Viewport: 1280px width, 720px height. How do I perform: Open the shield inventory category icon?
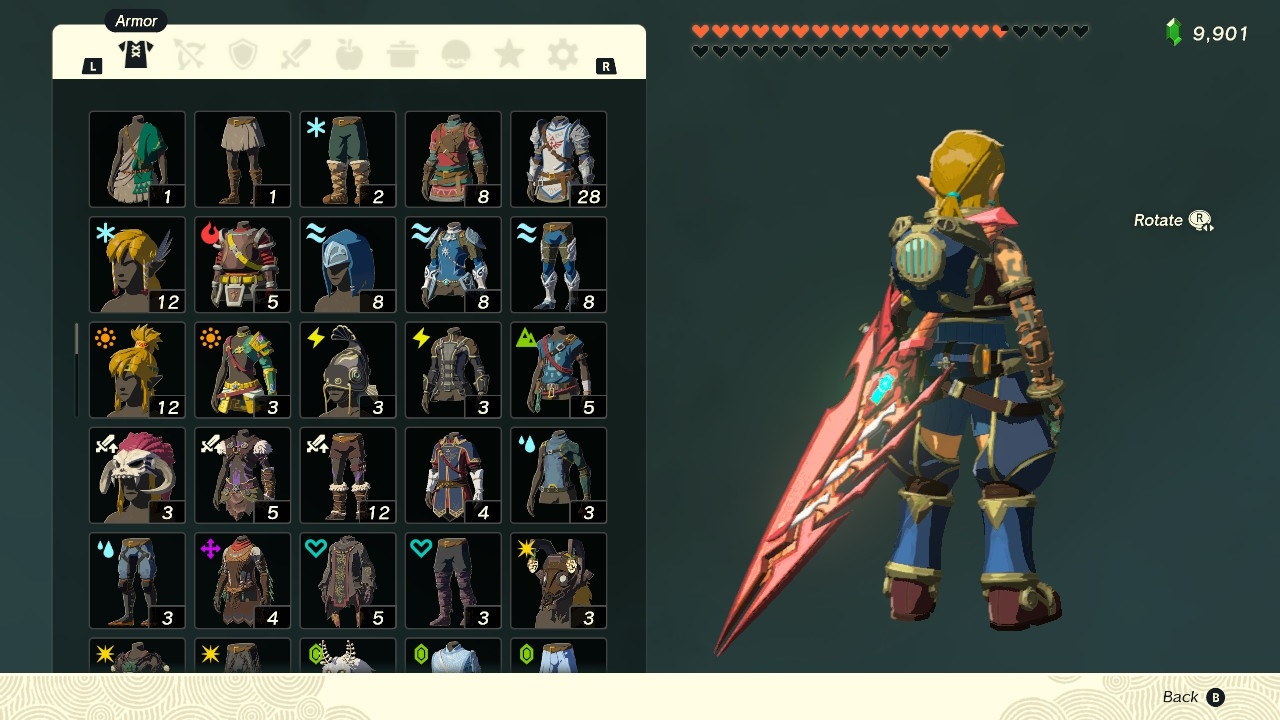click(x=243, y=55)
